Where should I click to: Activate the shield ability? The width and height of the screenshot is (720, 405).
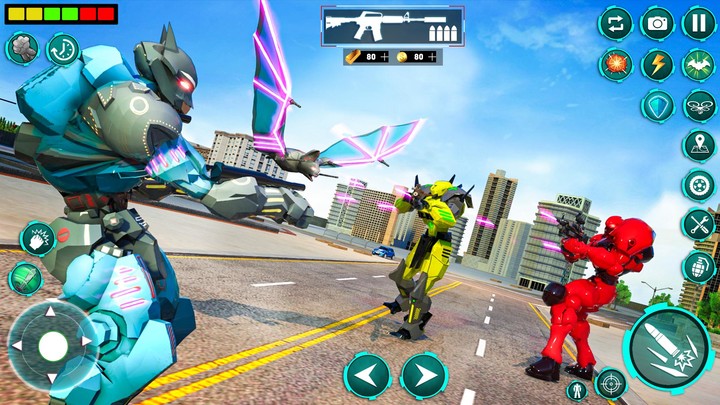click(x=657, y=105)
